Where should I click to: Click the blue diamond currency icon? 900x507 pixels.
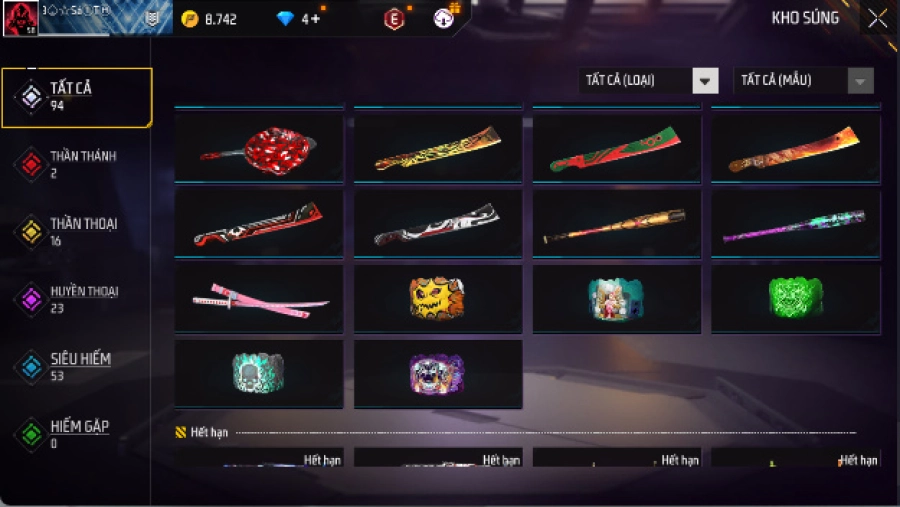pyautogui.click(x=285, y=19)
